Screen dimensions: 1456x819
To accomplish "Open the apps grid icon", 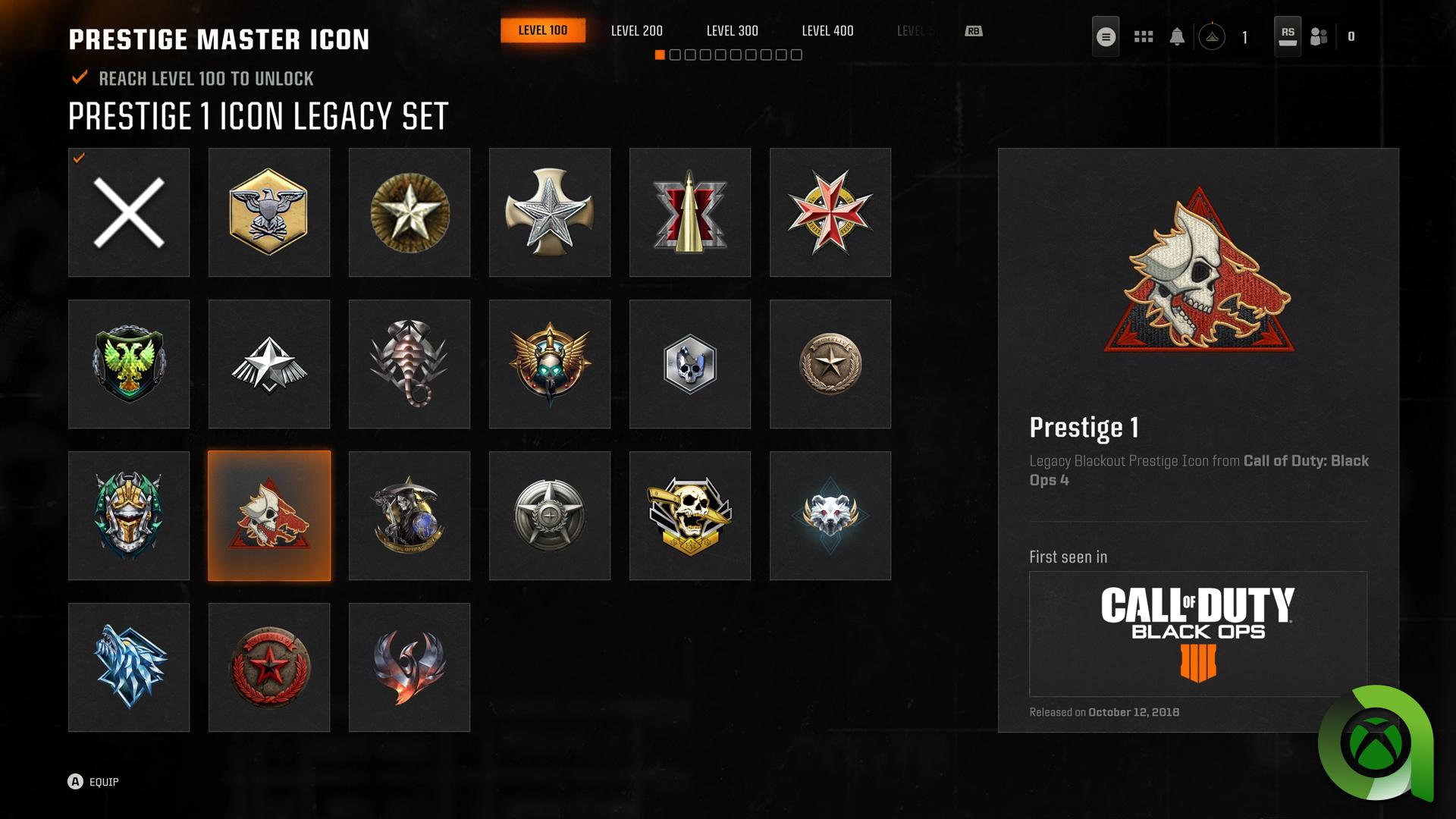I will (x=1143, y=35).
